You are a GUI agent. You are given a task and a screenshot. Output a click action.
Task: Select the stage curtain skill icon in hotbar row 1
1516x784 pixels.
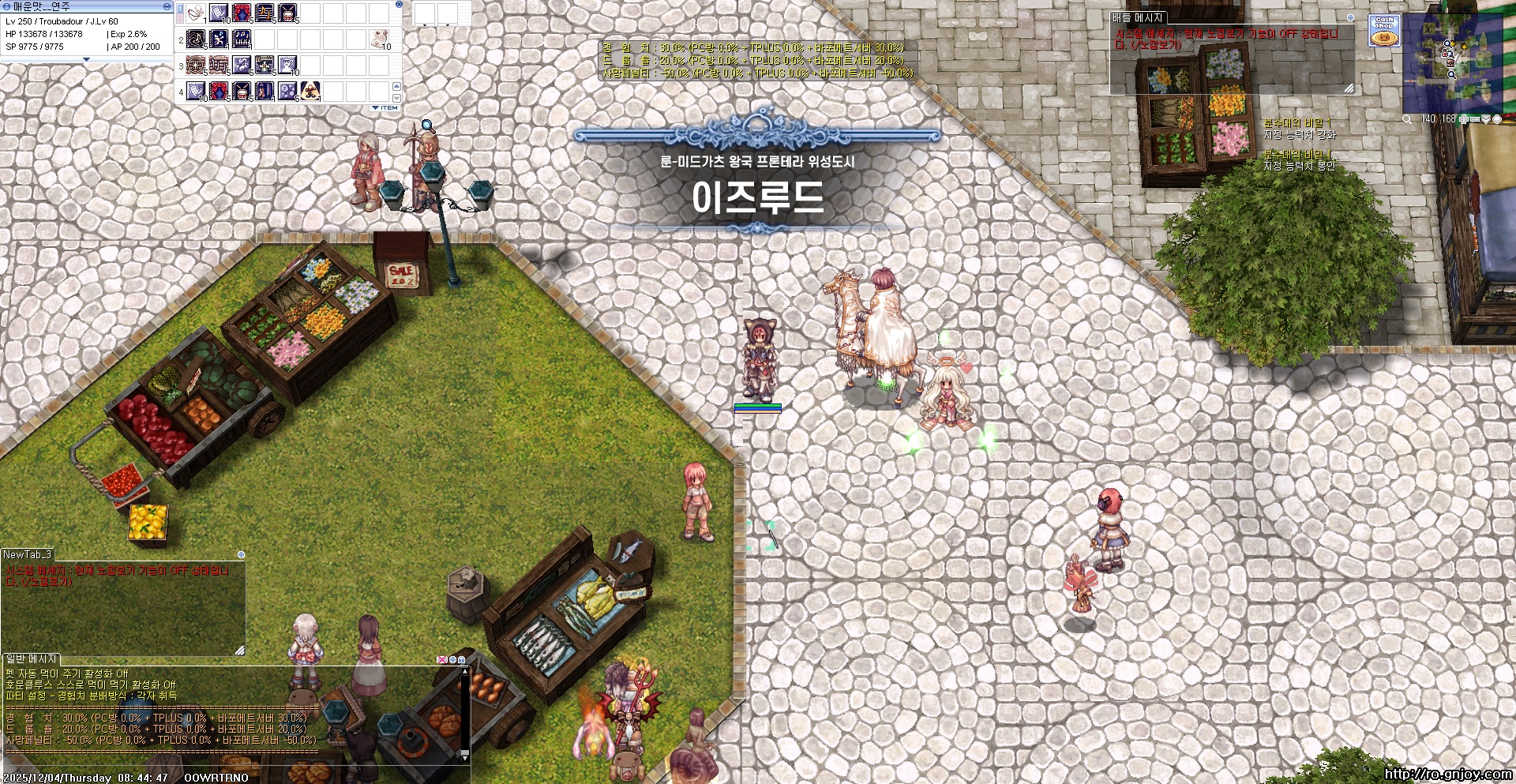(x=241, y=13)
